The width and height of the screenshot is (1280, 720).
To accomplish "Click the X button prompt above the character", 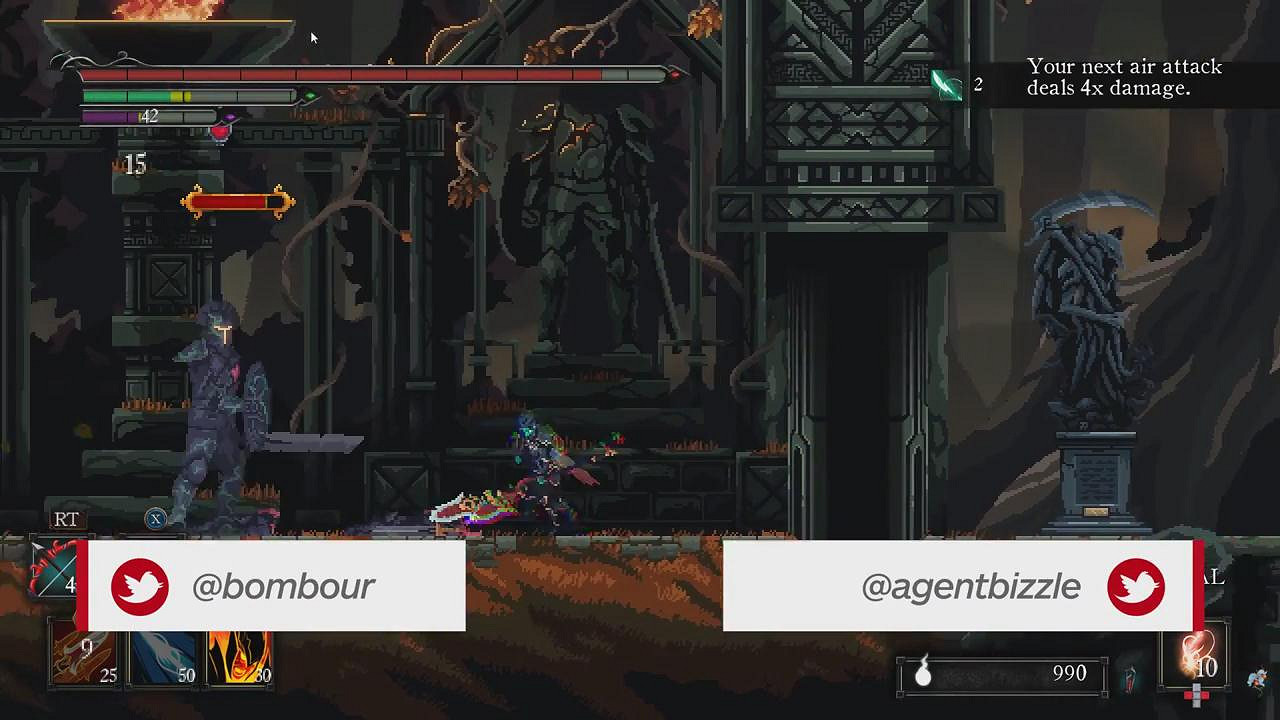I will tap(156, 518).
